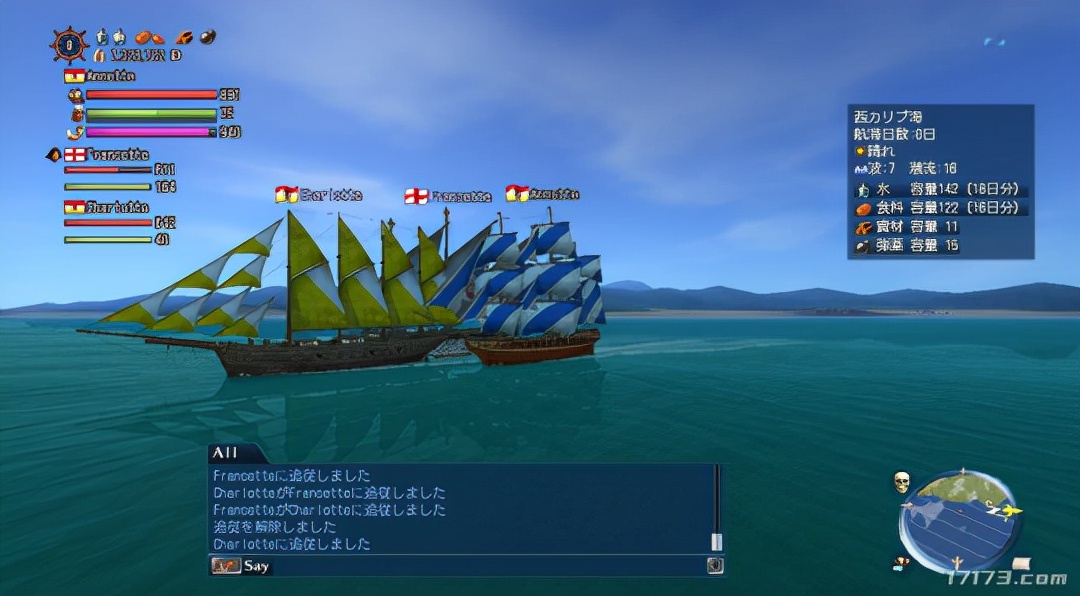Viewport: 1080px width, 596px height.
Task: Click the food supply row in status panel
Action: tap(938, 208)
